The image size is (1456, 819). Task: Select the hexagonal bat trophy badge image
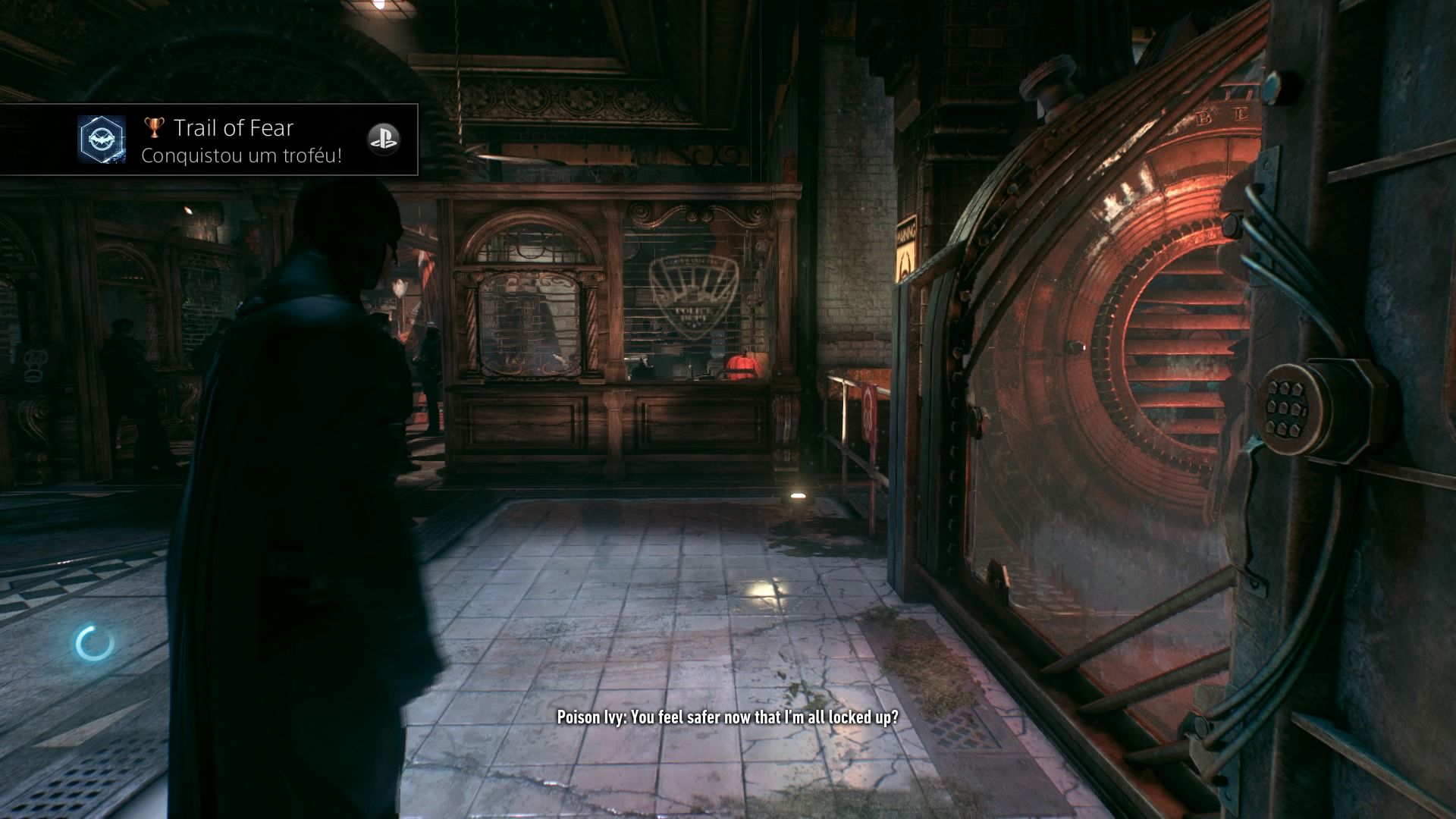pyautogui.click(x=102, y=140)
